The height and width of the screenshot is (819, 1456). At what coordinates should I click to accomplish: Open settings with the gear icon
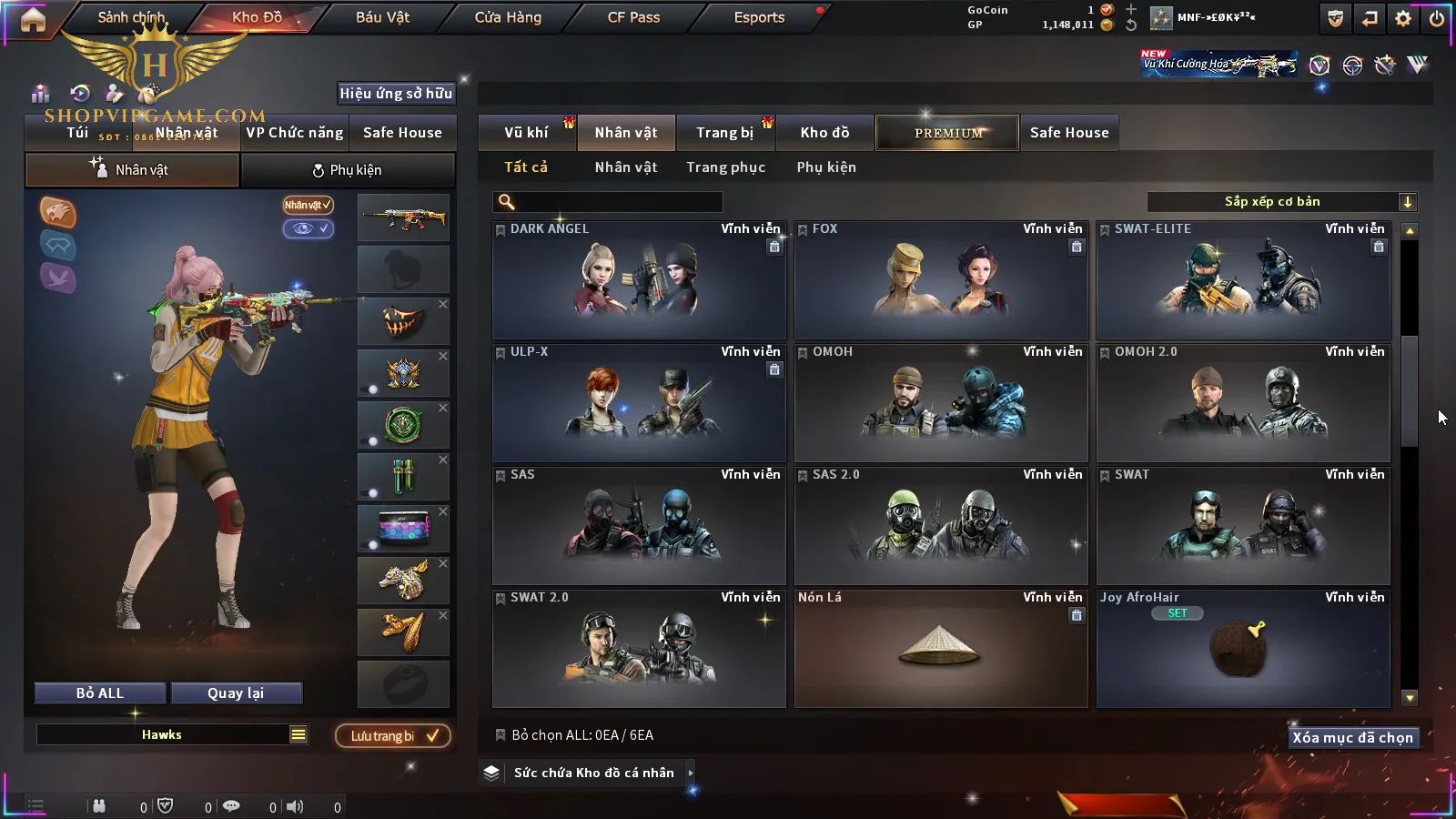[1403, 18]
